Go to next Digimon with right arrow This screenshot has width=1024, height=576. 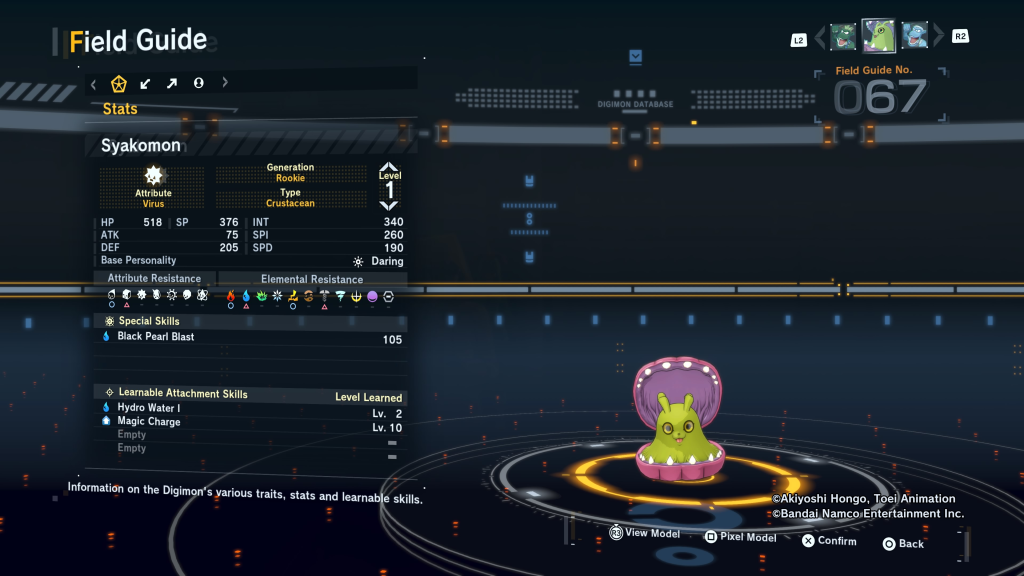click(x=937, y=38)
